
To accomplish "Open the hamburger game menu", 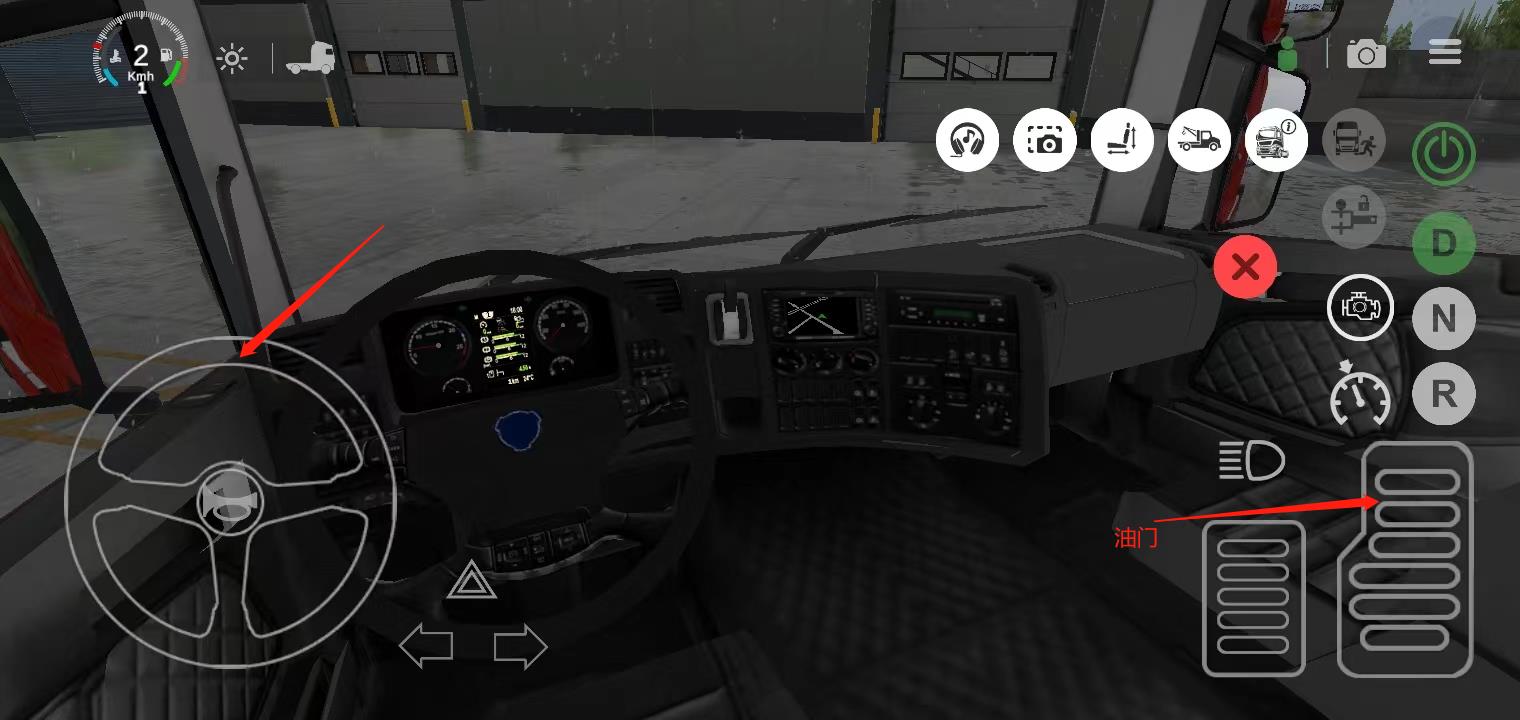I will 1444,51.
